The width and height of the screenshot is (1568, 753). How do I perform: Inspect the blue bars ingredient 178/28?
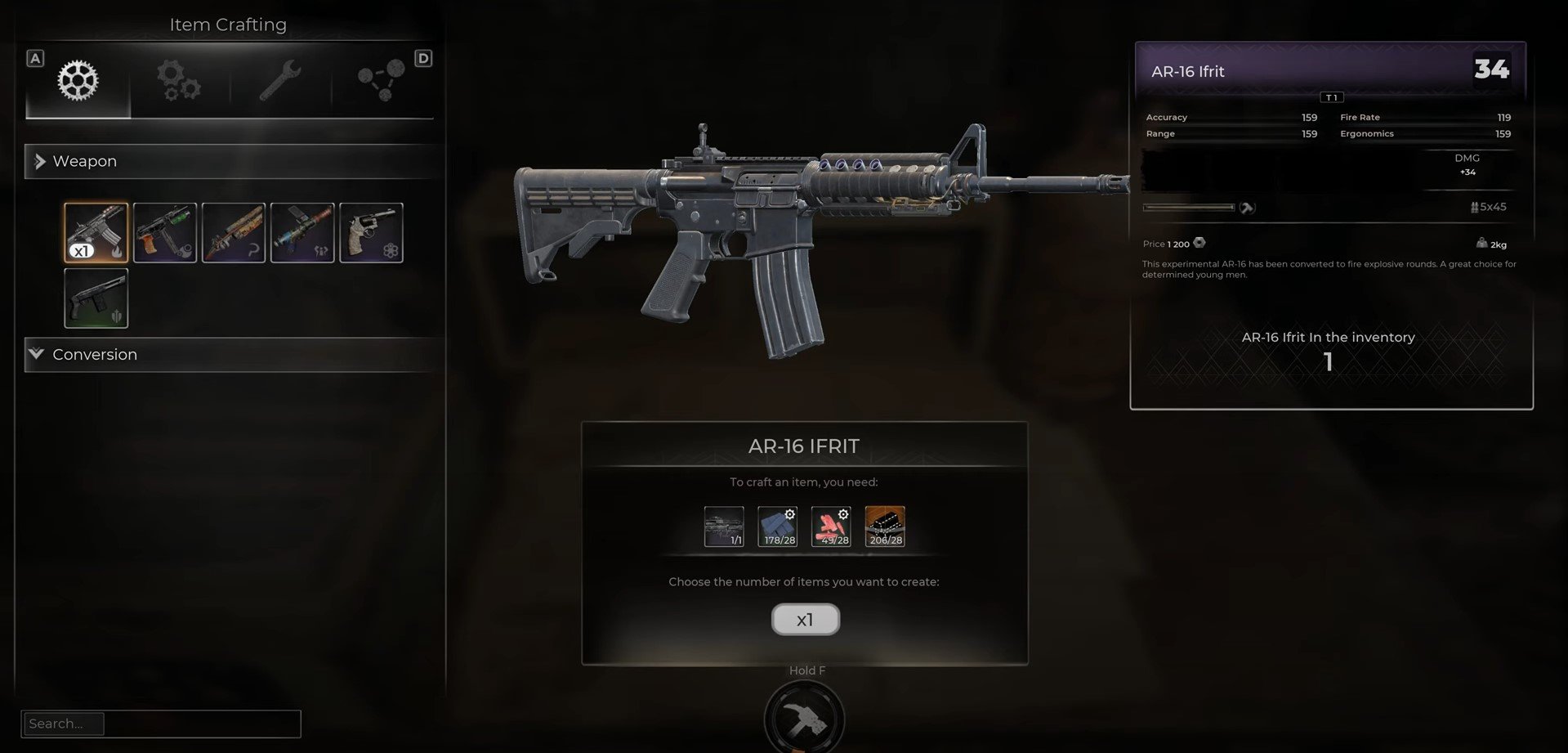778,527
